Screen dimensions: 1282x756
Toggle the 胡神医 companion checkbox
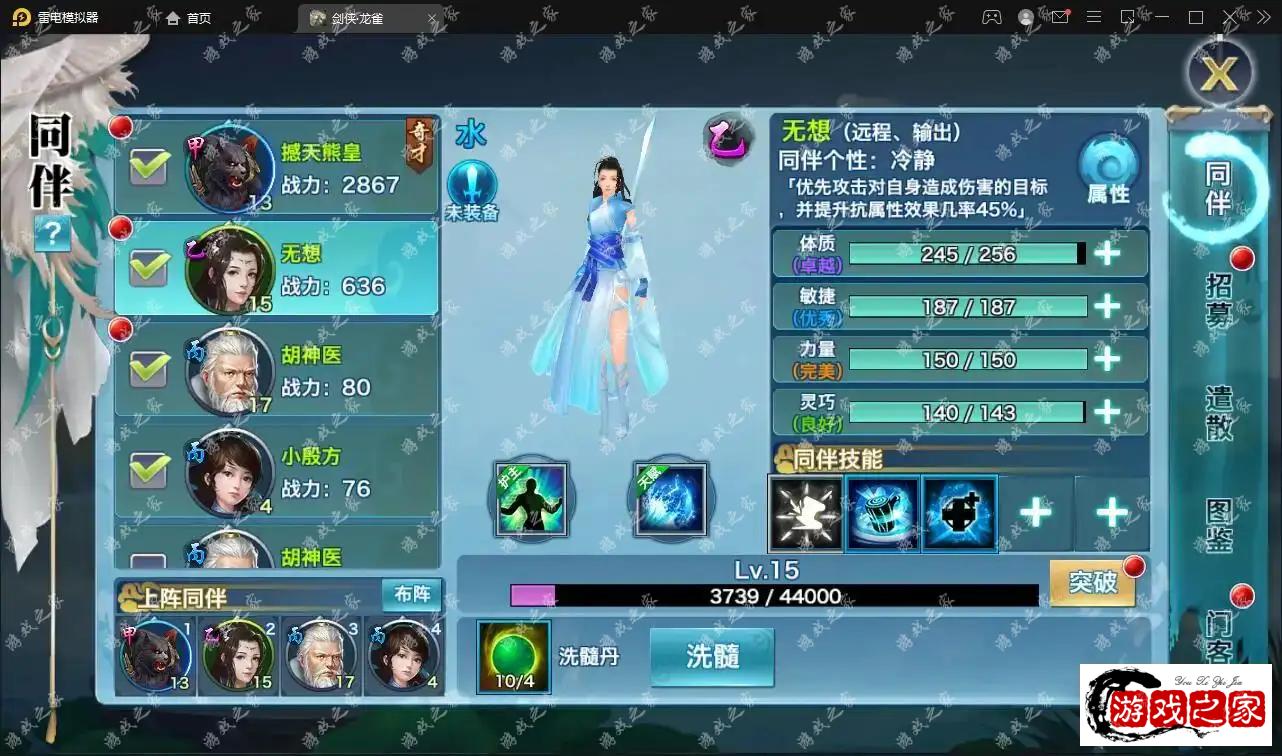[x=148, y=369]
